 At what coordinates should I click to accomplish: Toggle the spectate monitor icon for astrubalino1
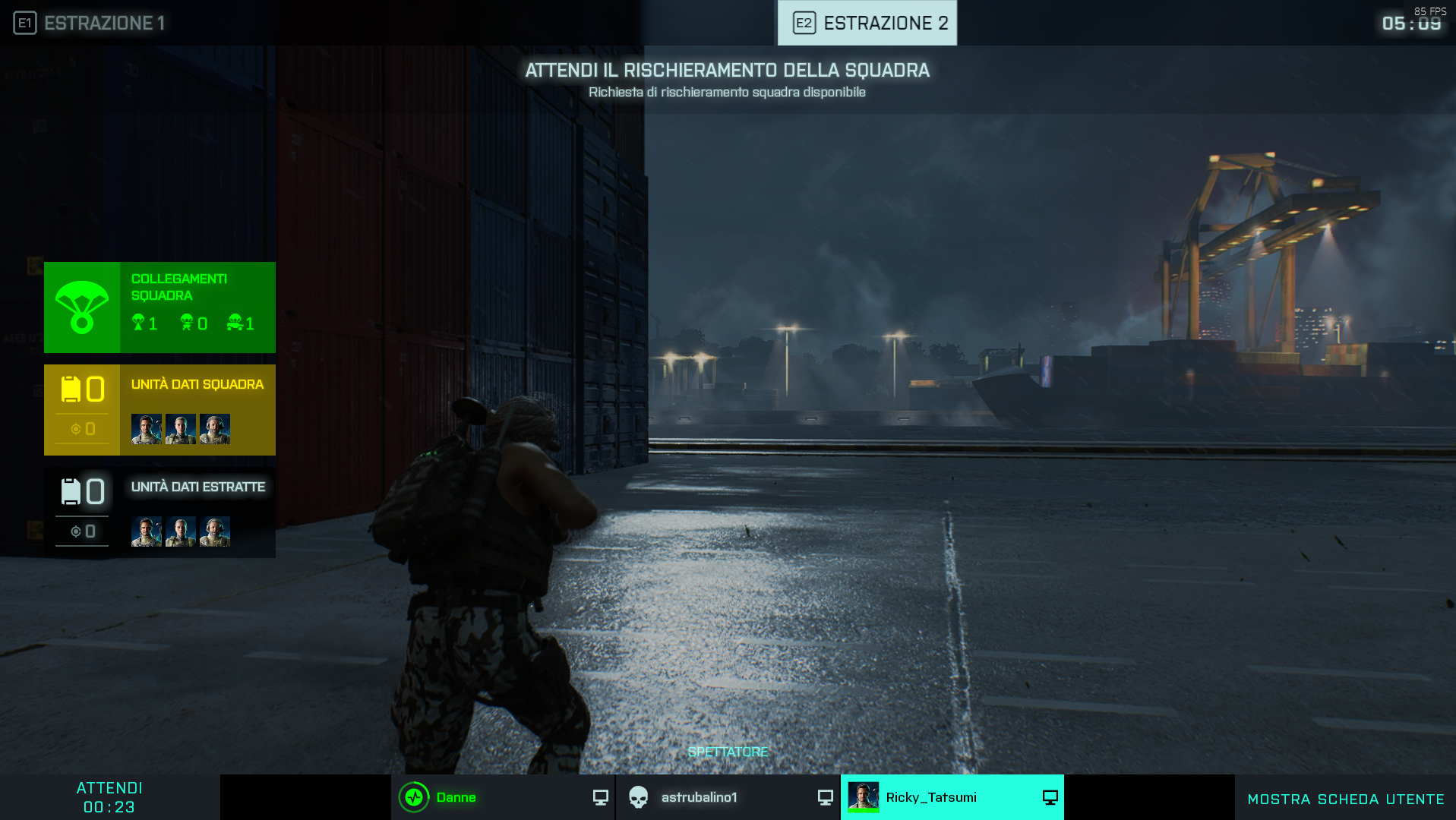click(x=824, y=797)
